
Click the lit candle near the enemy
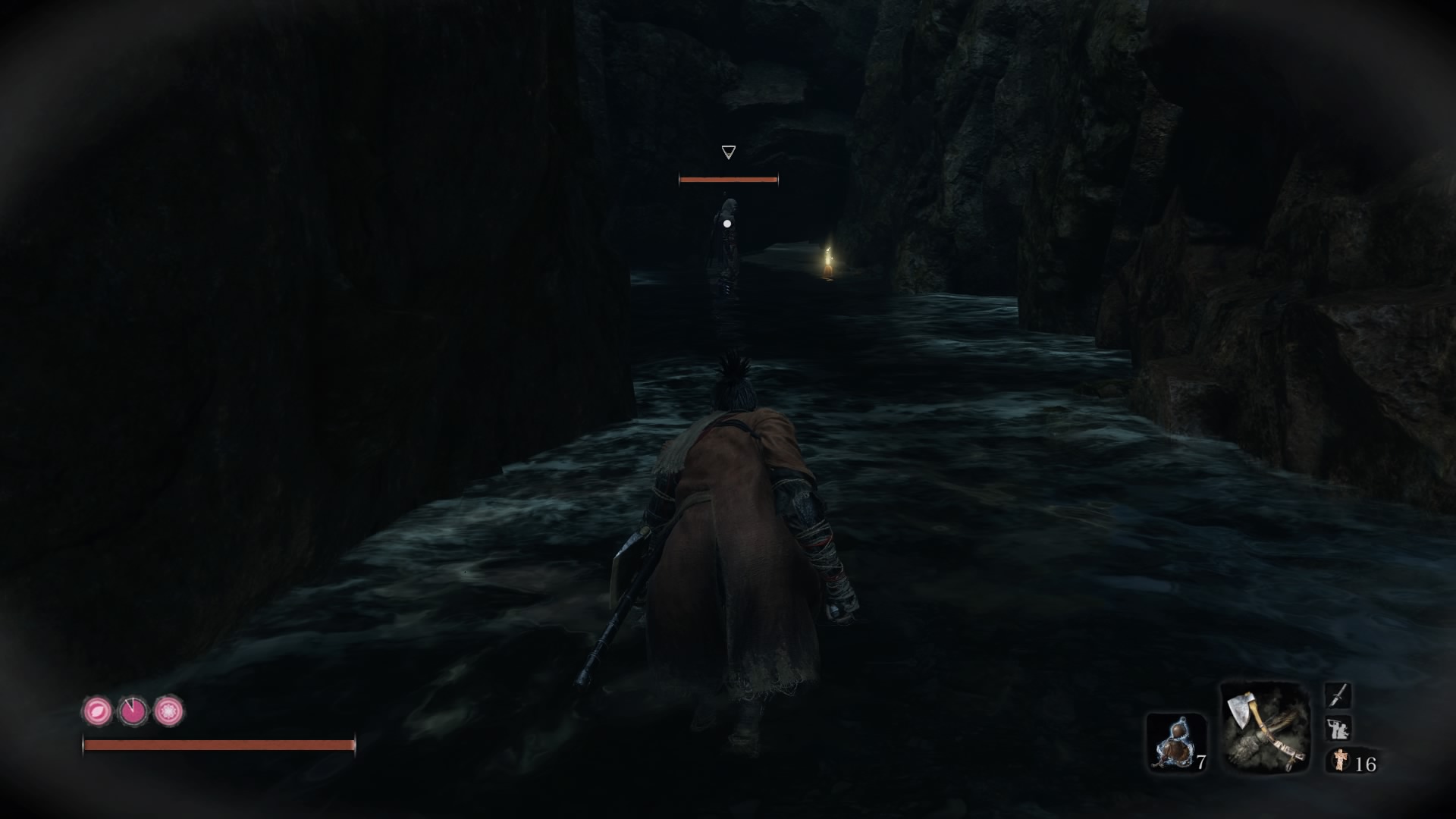(827, 262)
